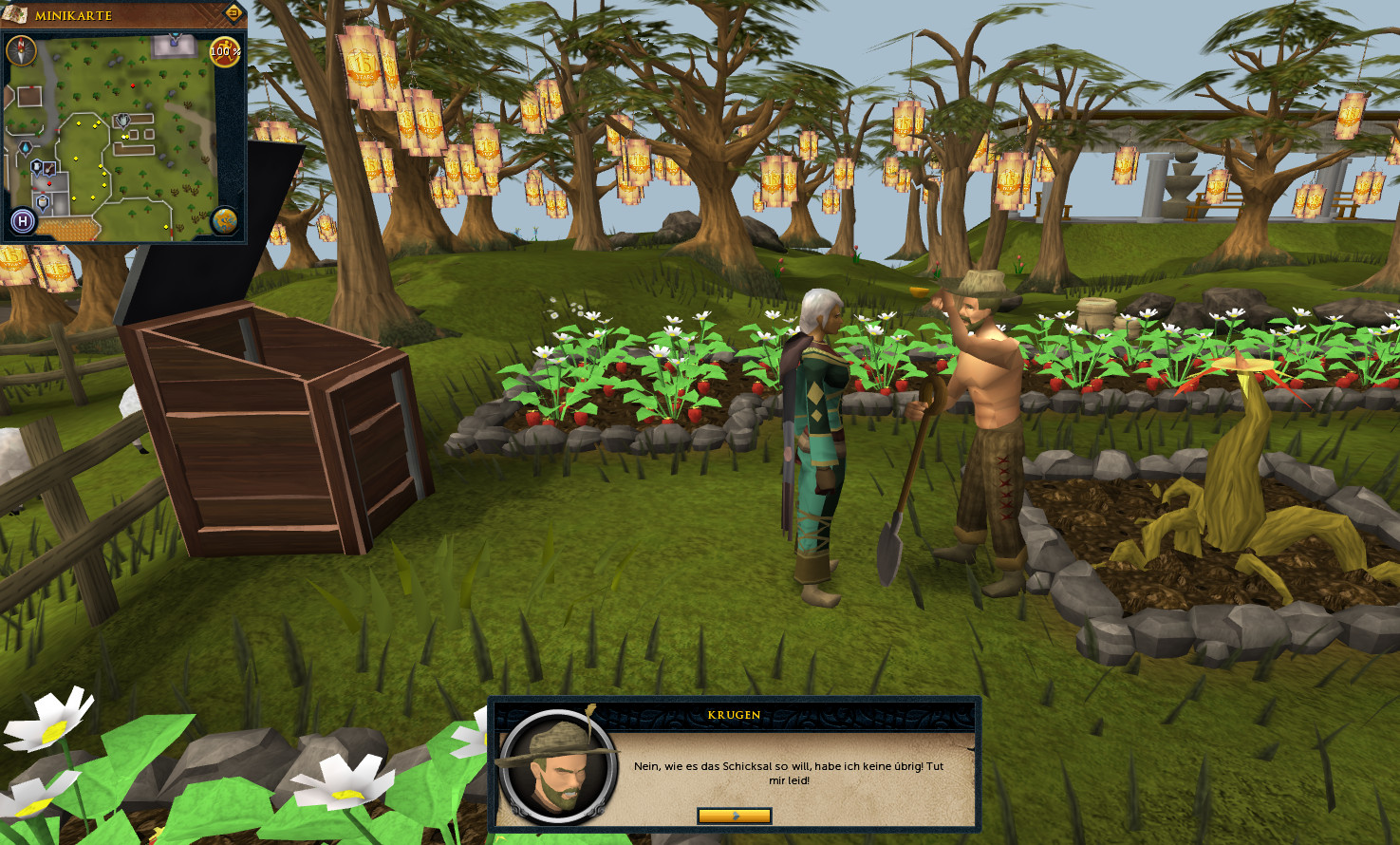Click the compass on the minimap

(21, 50)
